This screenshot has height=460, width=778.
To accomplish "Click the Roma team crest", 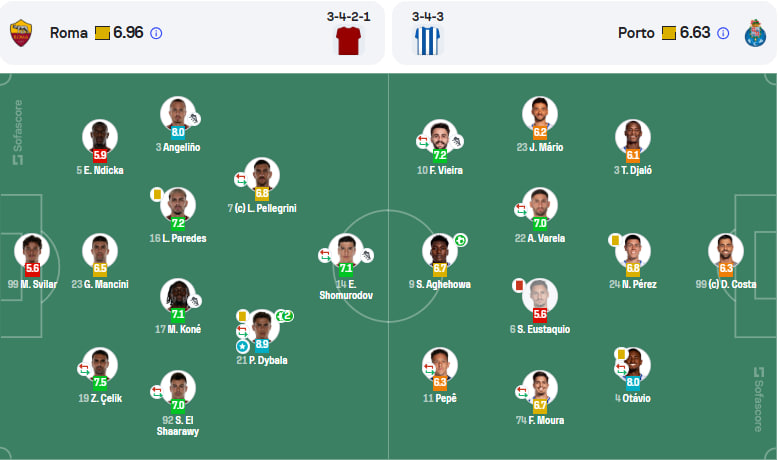I will coord(22,33).
